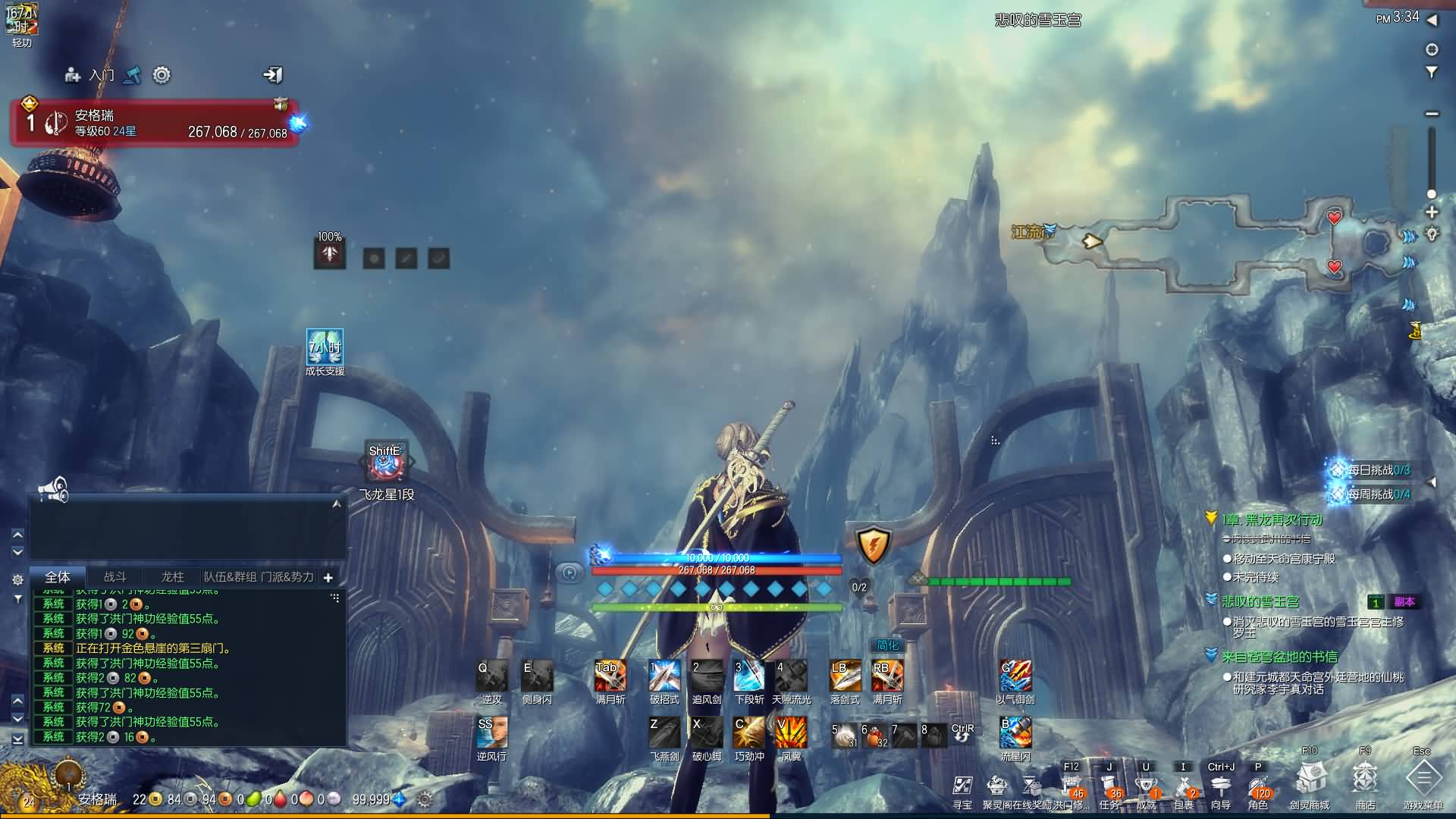Use the 以气御剑 skill
Image resolution: width=1456 pixels, height=819 pixels.
(1015, 676)
